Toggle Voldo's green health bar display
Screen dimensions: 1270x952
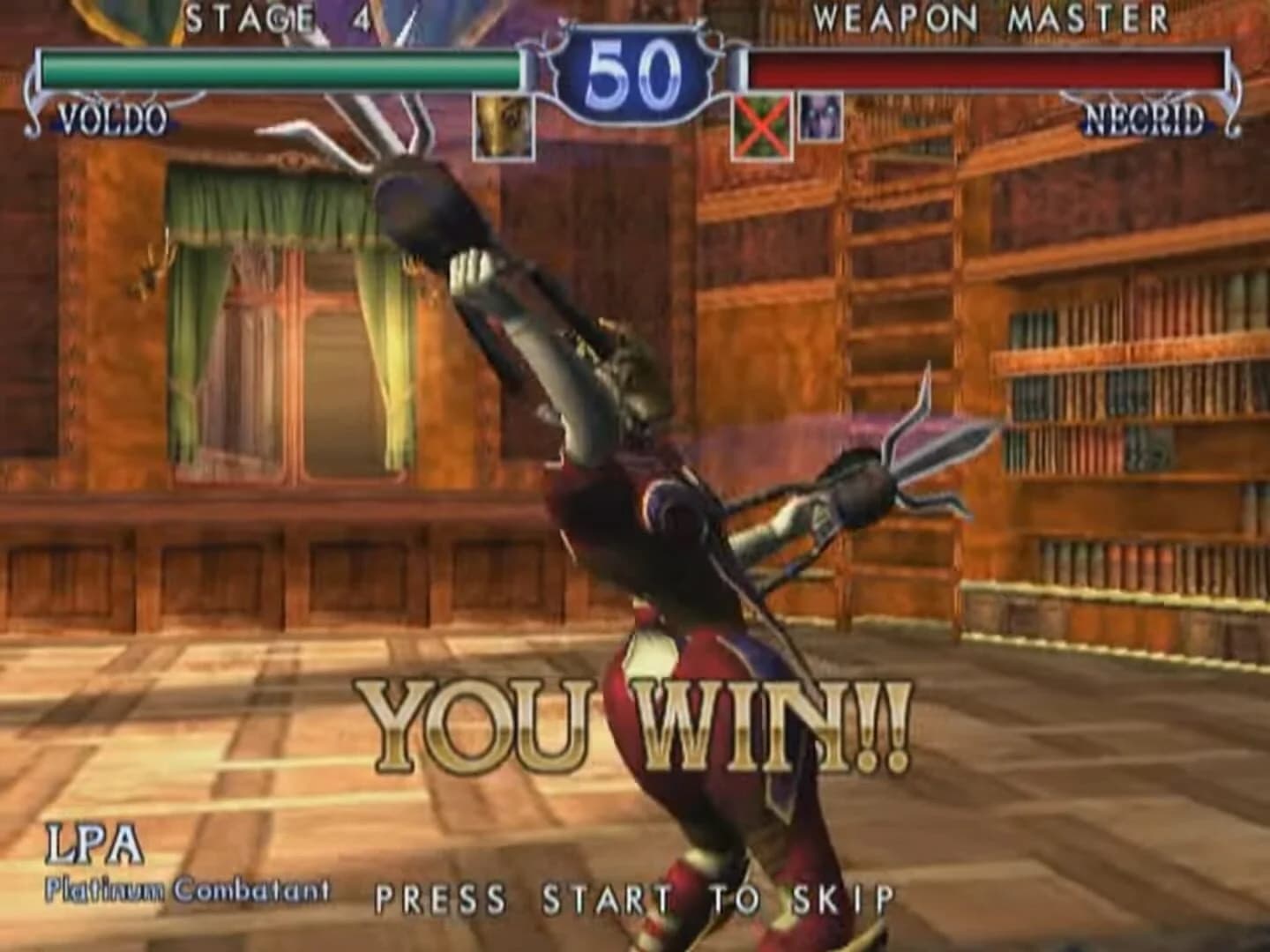coord(282,66)
